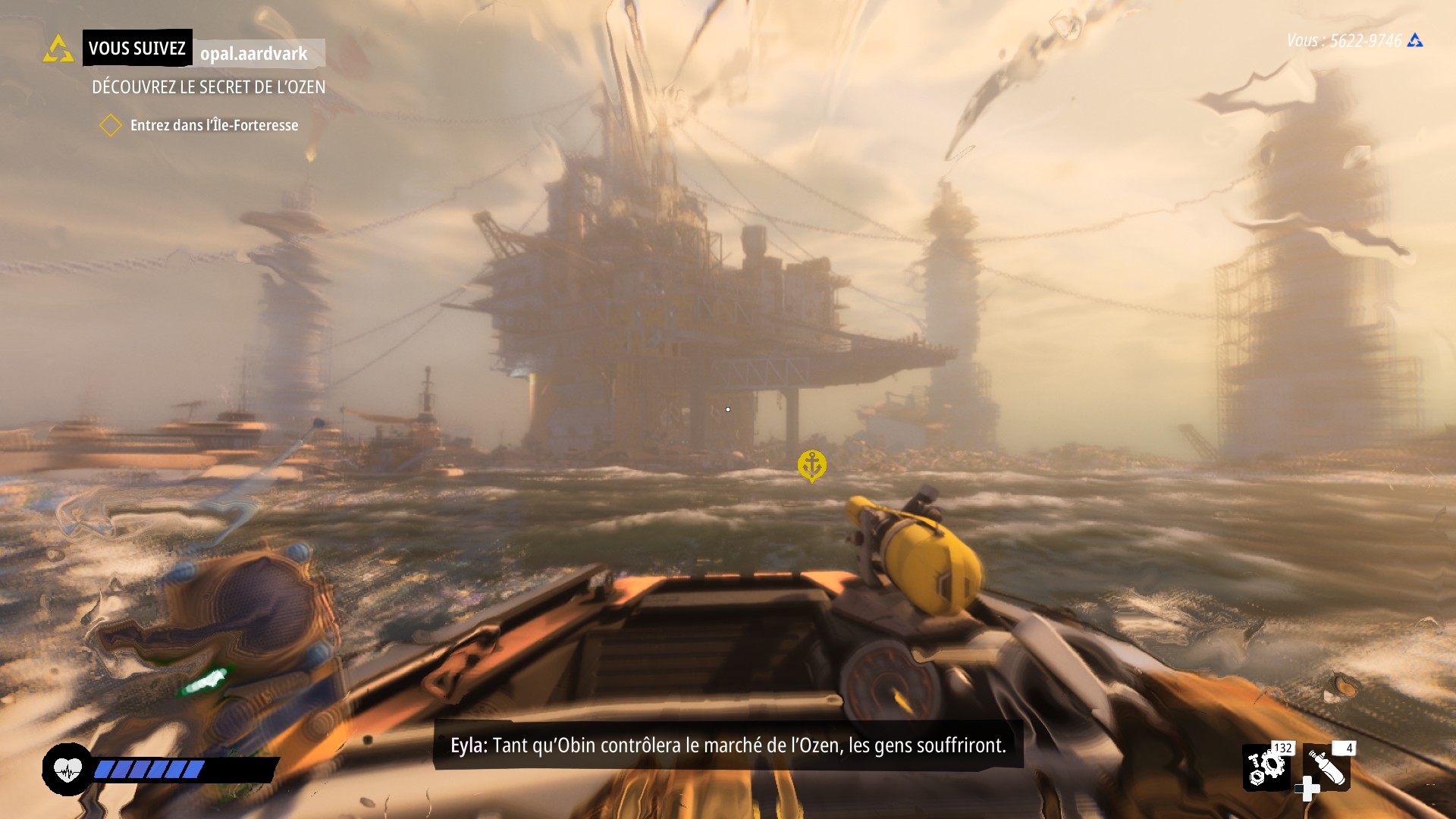The width and height of the screenshot is (1456, 819).
Task: Select the gear parts item slot
Action: pyautogui.click(x=1266, y=767)
